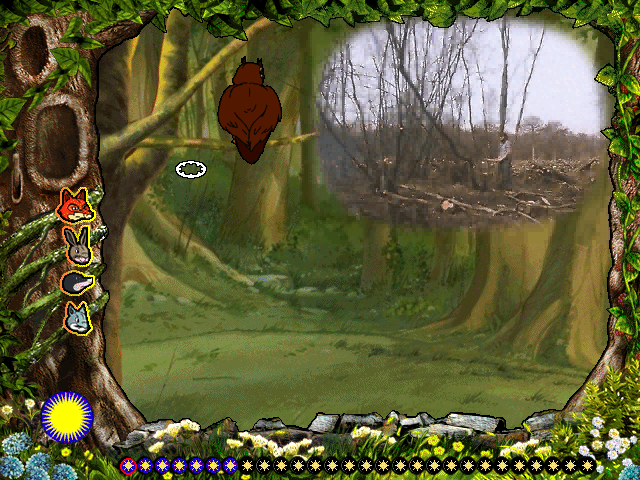
Task: Pick the mole character icon
Action: (76, 283)
